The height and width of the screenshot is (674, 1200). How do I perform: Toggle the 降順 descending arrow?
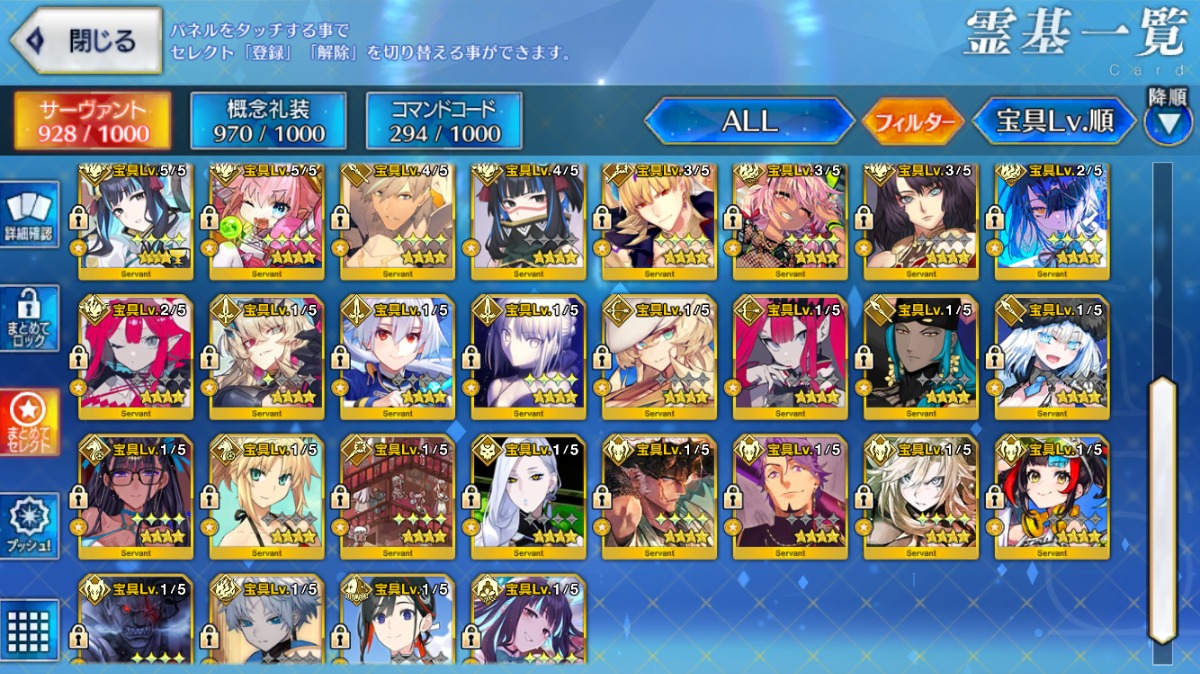point(1168,120)
